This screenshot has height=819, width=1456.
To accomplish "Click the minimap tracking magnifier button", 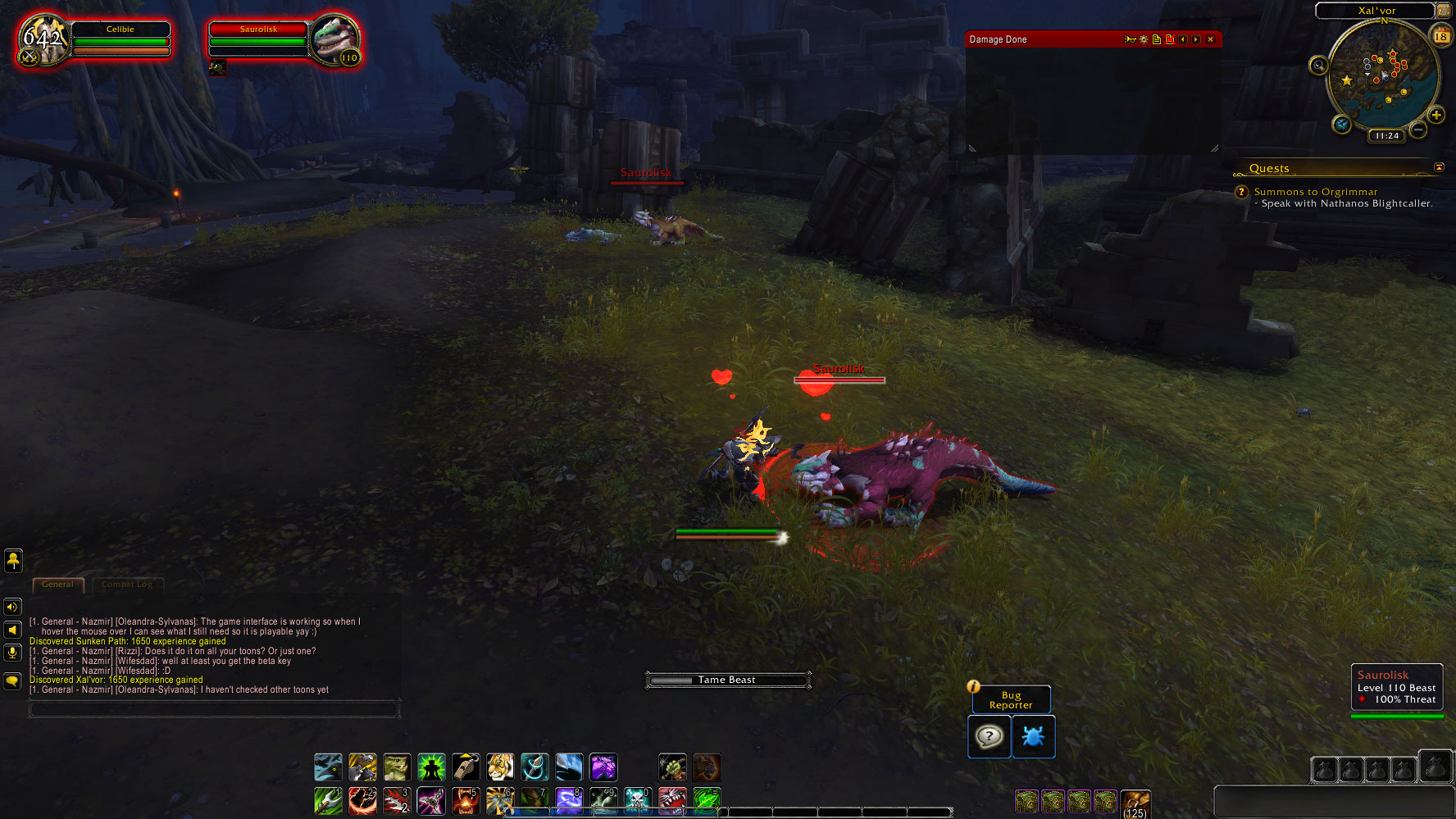I will click(x=1318, y=66).
